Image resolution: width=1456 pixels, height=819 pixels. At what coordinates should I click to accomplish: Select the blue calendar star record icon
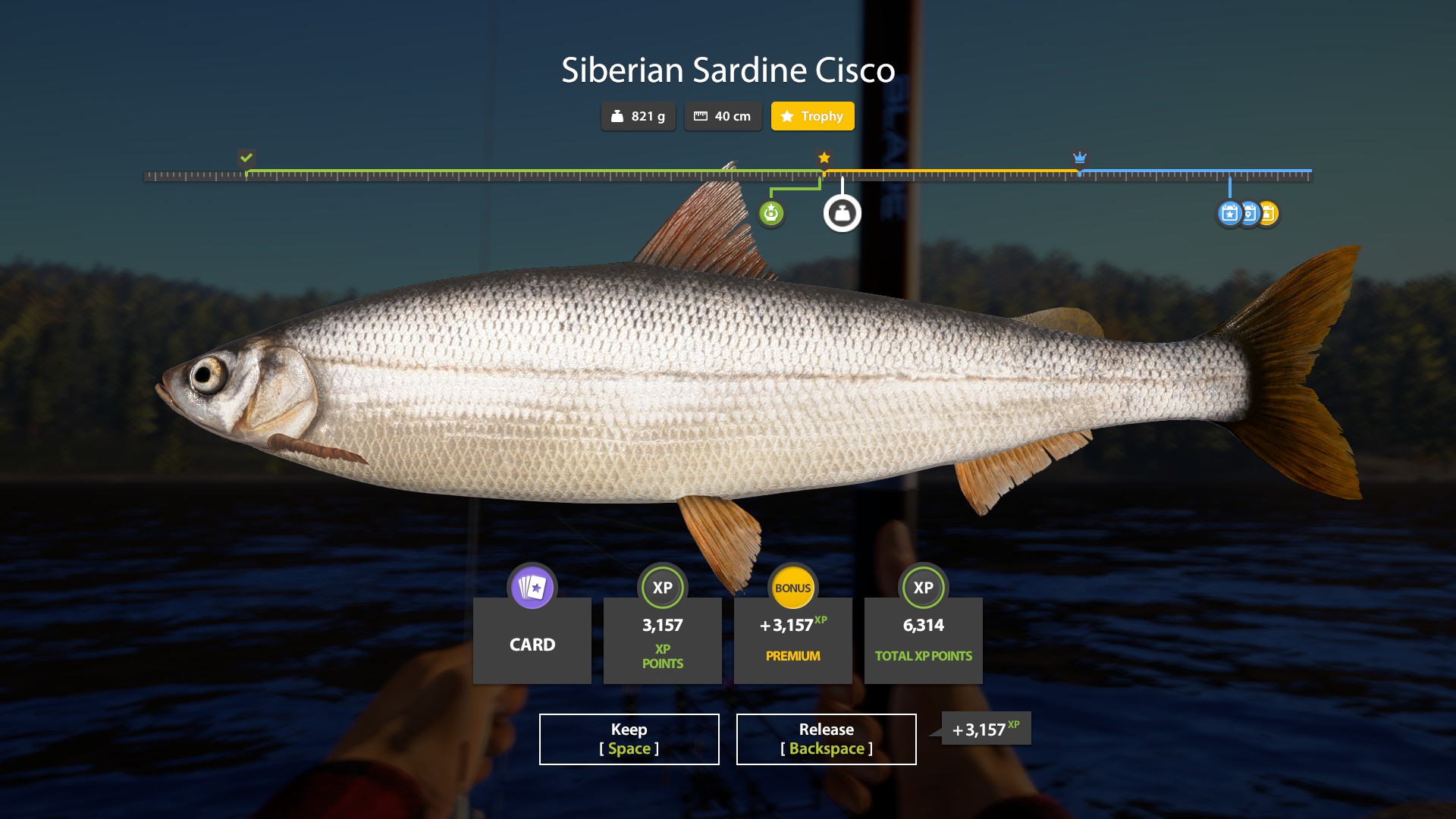click(x=1229, y=214)
